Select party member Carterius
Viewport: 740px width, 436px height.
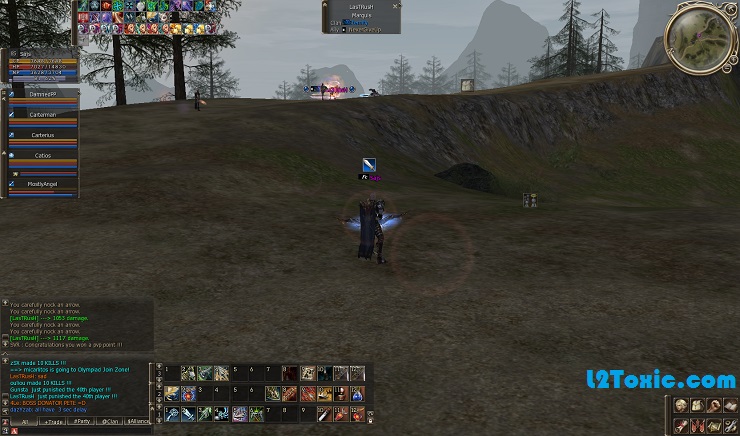click(42, 135)
